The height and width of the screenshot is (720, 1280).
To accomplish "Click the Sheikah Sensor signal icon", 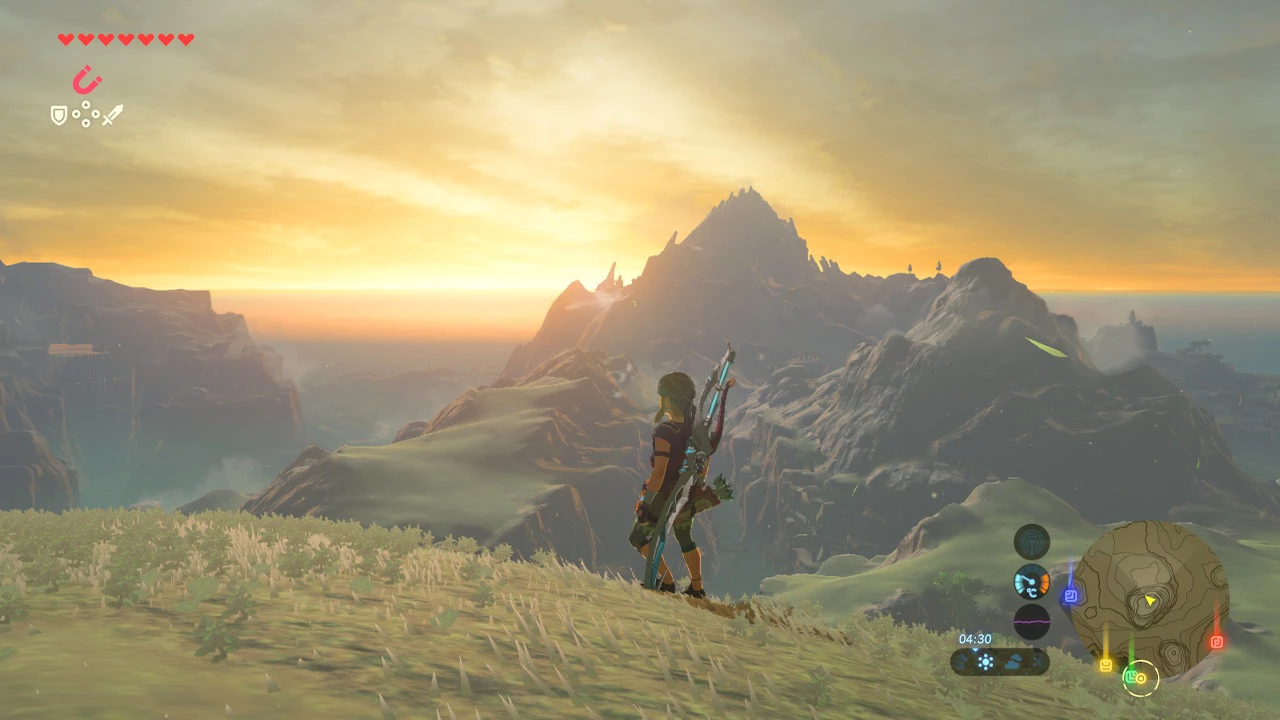I will (x=1032, y=541).
